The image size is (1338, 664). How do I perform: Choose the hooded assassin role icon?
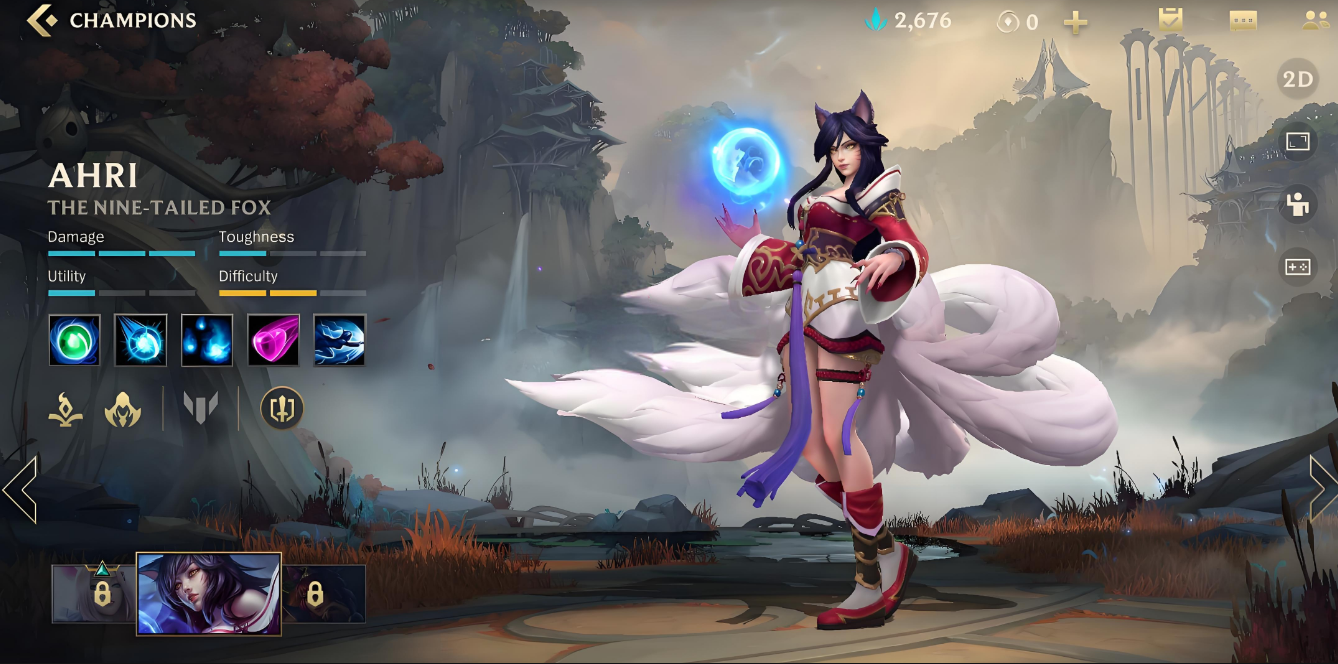(x=123, y=409)
